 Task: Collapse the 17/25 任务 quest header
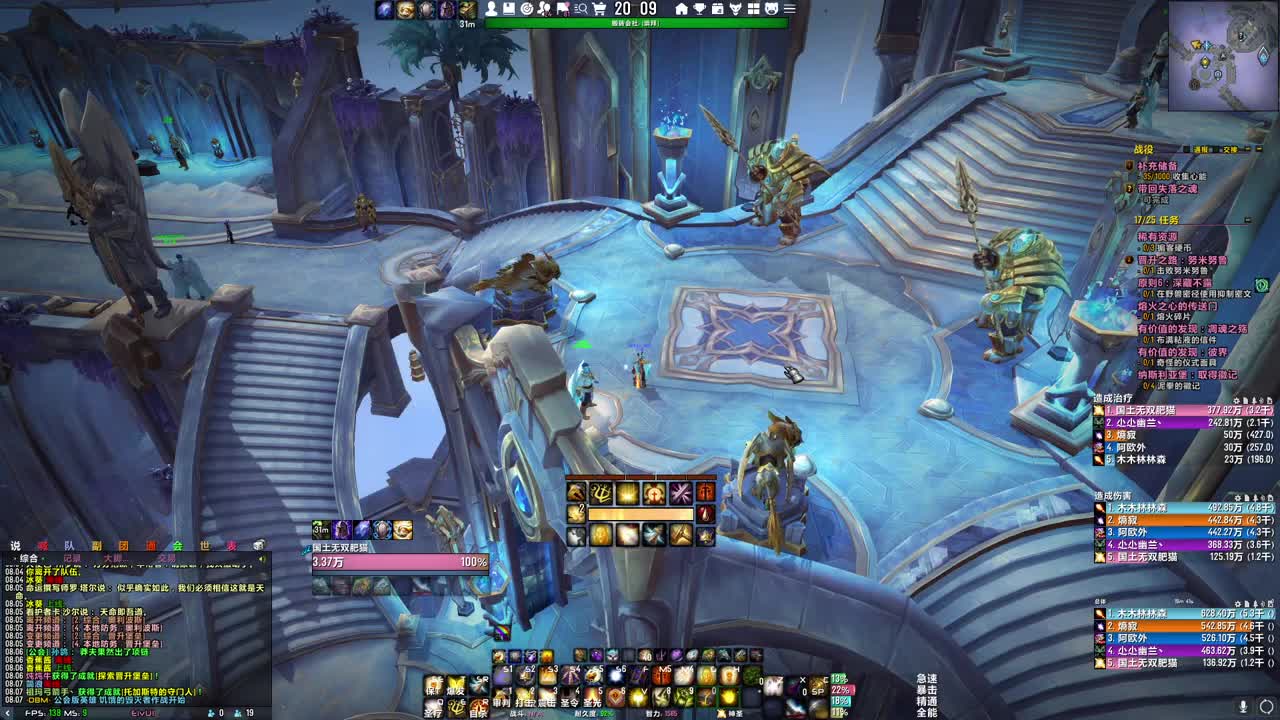(1248, 219)
